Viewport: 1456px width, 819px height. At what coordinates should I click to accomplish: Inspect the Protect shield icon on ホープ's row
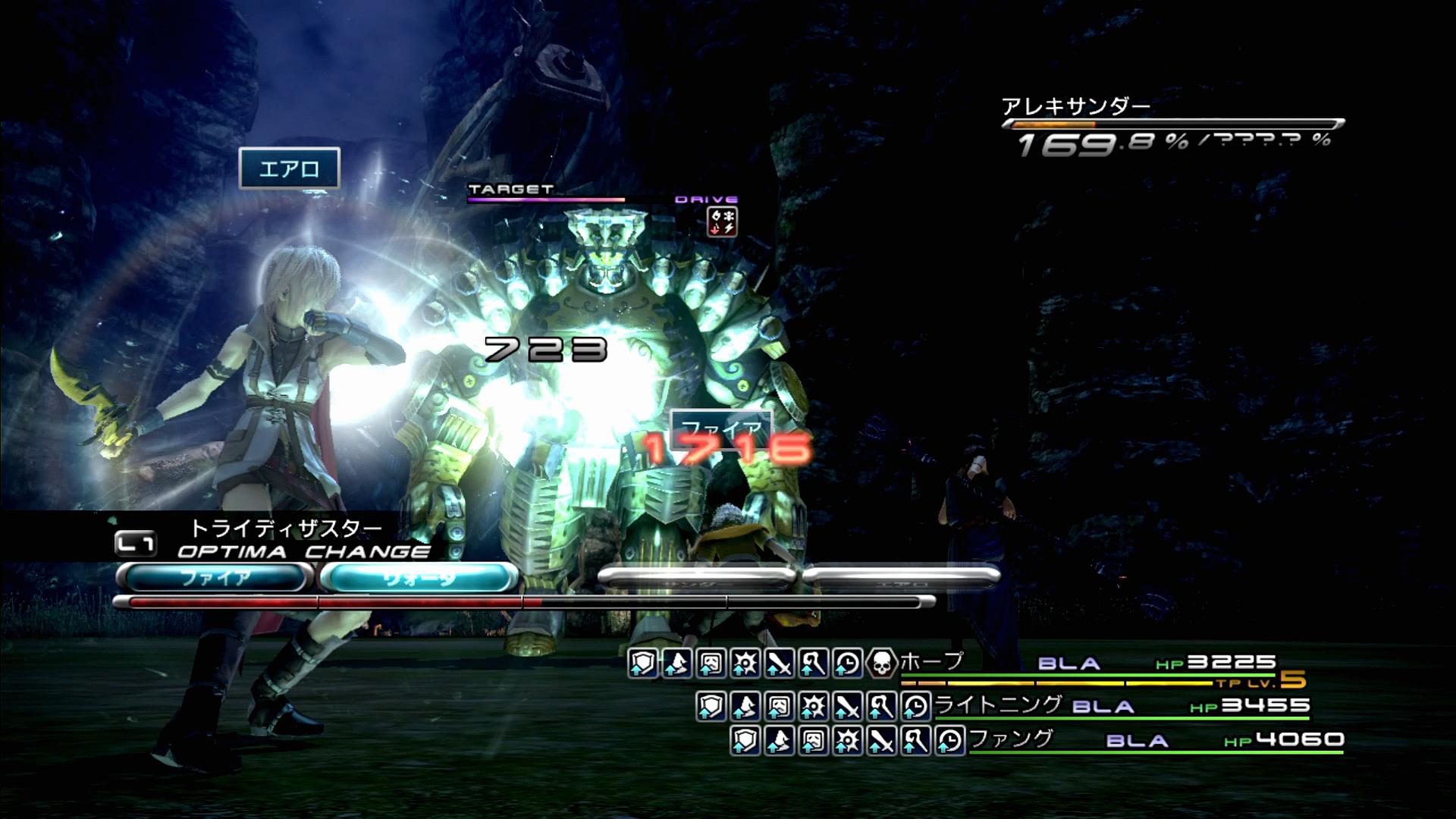tap(642, 664)
